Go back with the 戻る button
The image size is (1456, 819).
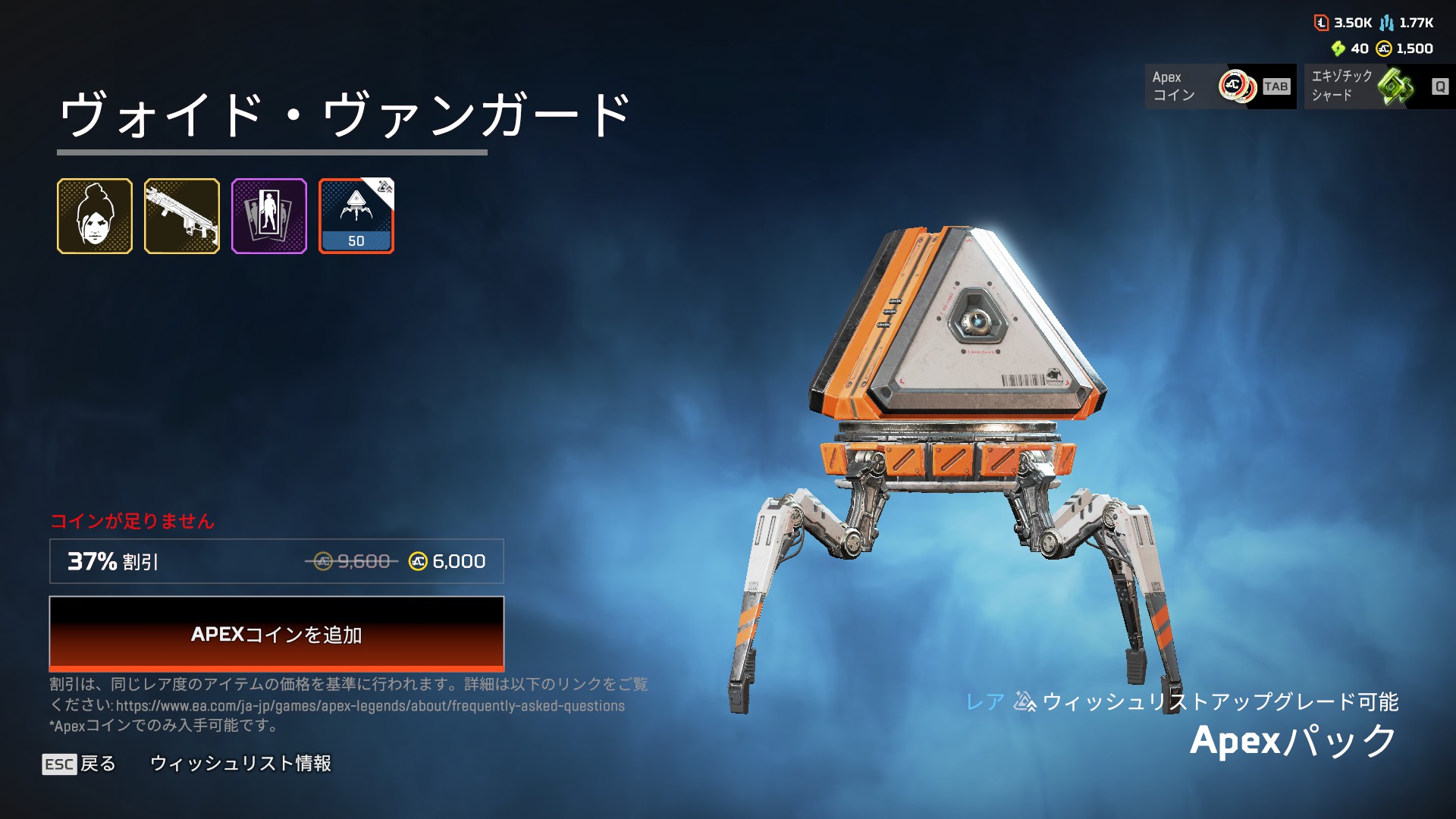coord(80,764)
